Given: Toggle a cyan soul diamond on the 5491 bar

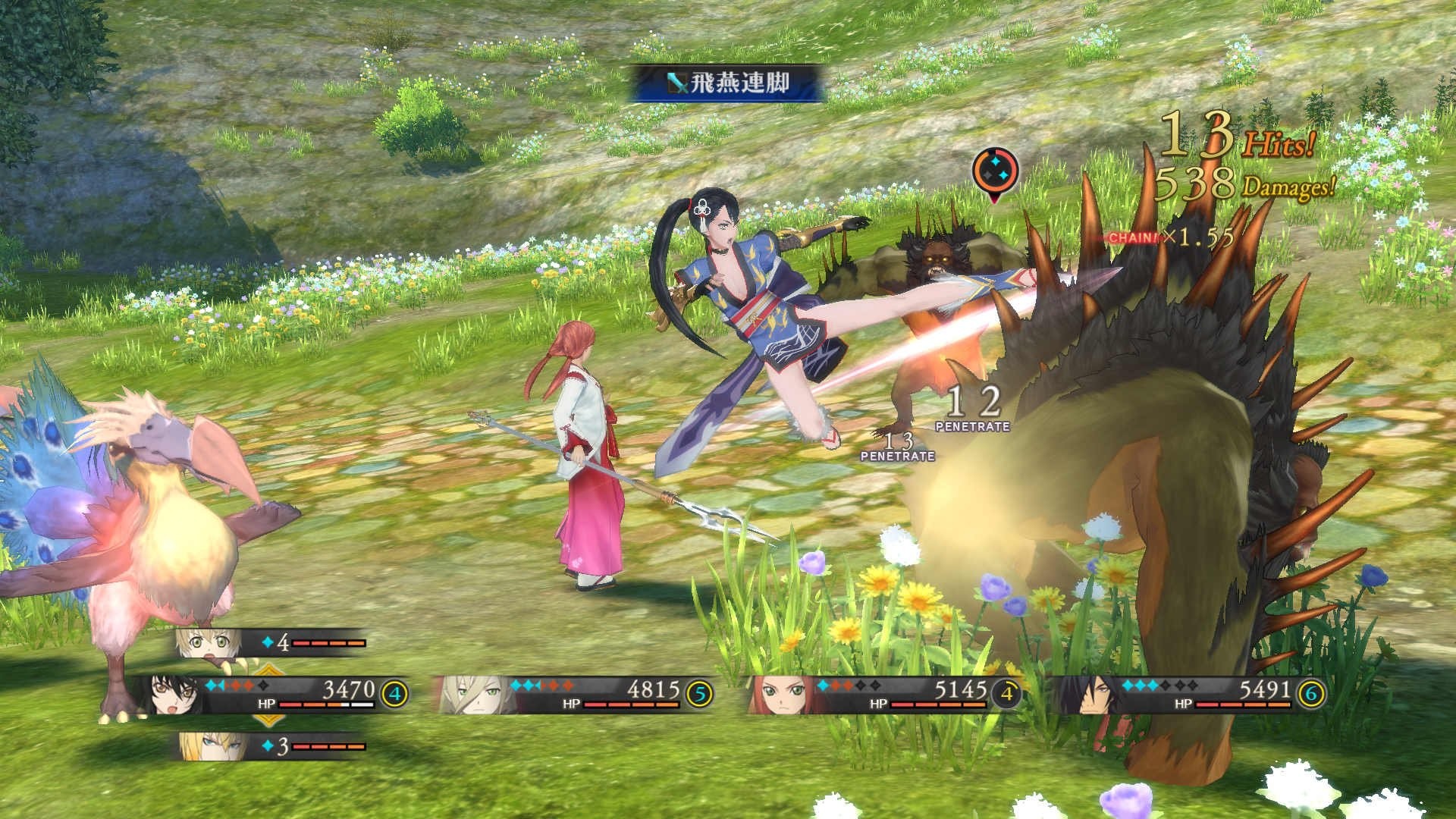Looking at the screenshot, I should pyautogui.click(x=1128, y=685).
